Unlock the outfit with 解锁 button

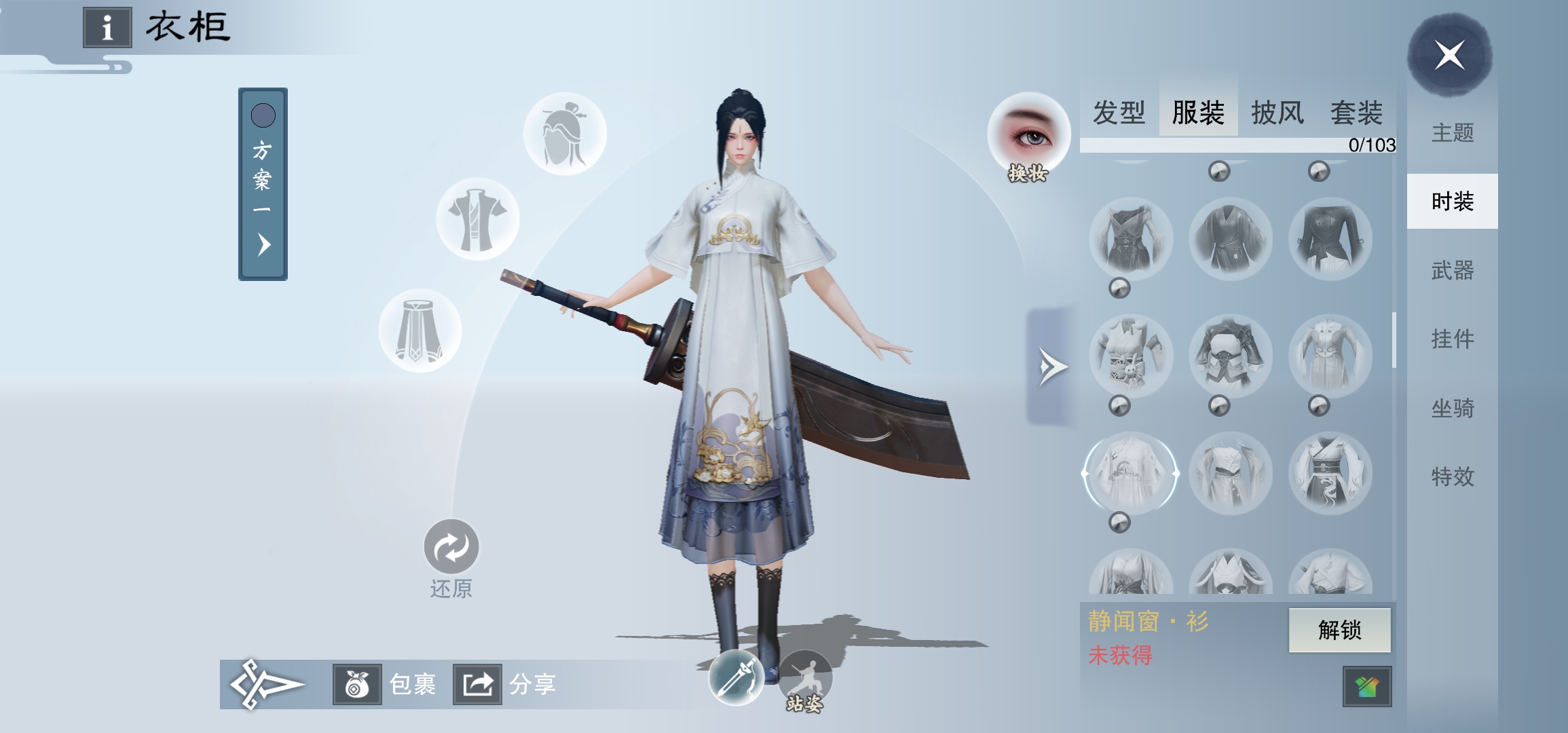[x=1339, y=630]
